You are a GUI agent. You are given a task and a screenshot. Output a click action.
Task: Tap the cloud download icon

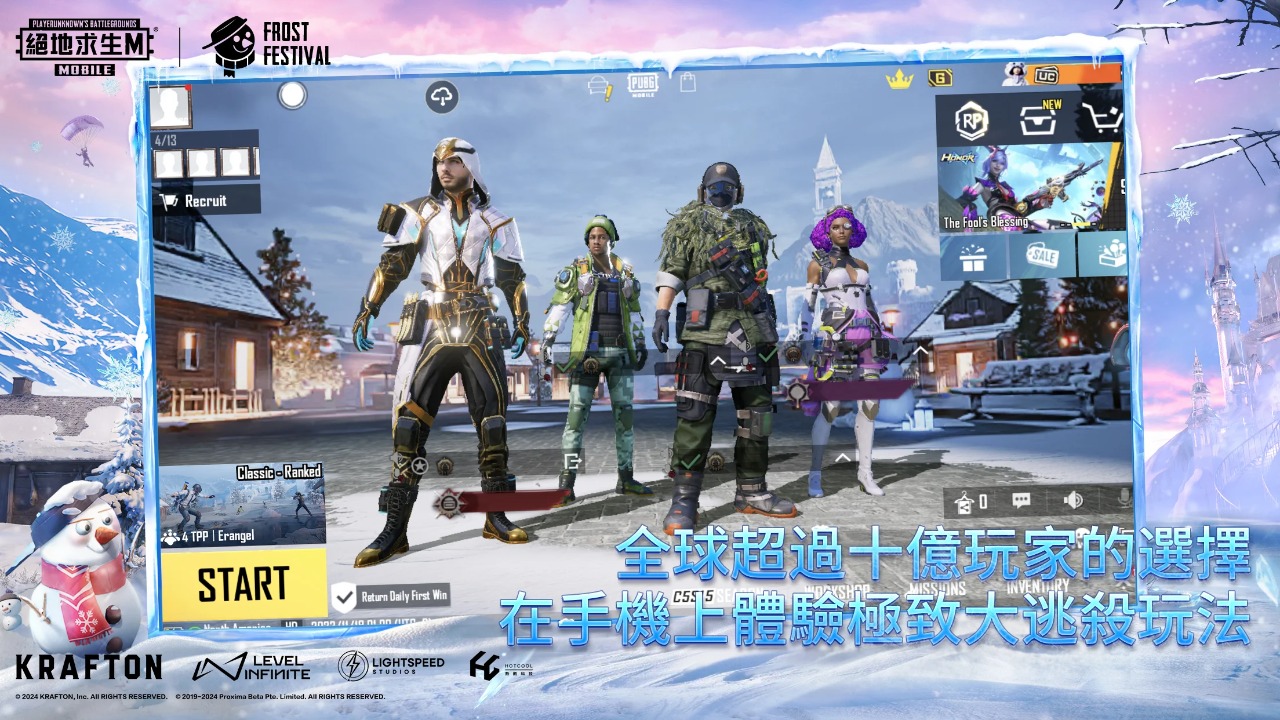441,97
